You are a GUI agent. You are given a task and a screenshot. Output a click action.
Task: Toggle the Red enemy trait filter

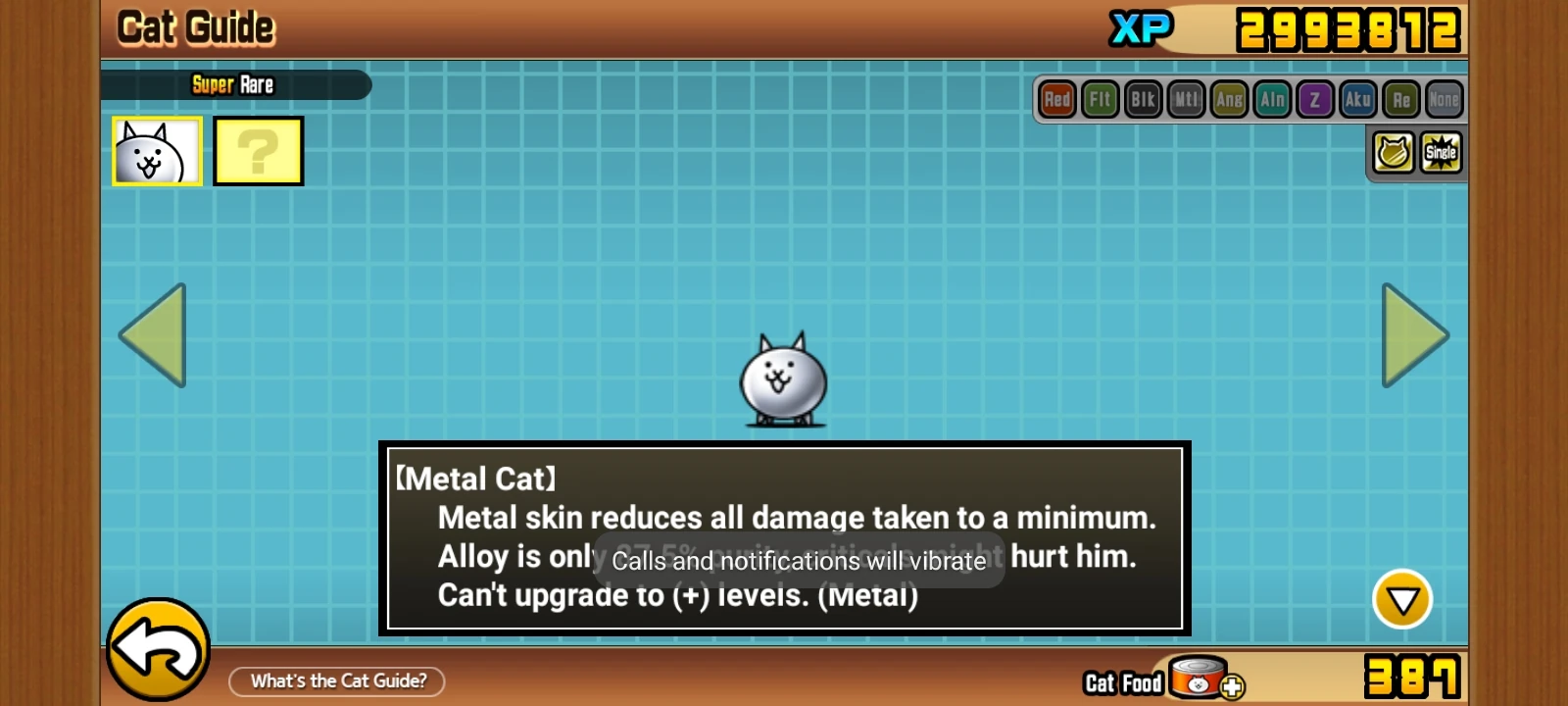click(x=1056, y=98)
